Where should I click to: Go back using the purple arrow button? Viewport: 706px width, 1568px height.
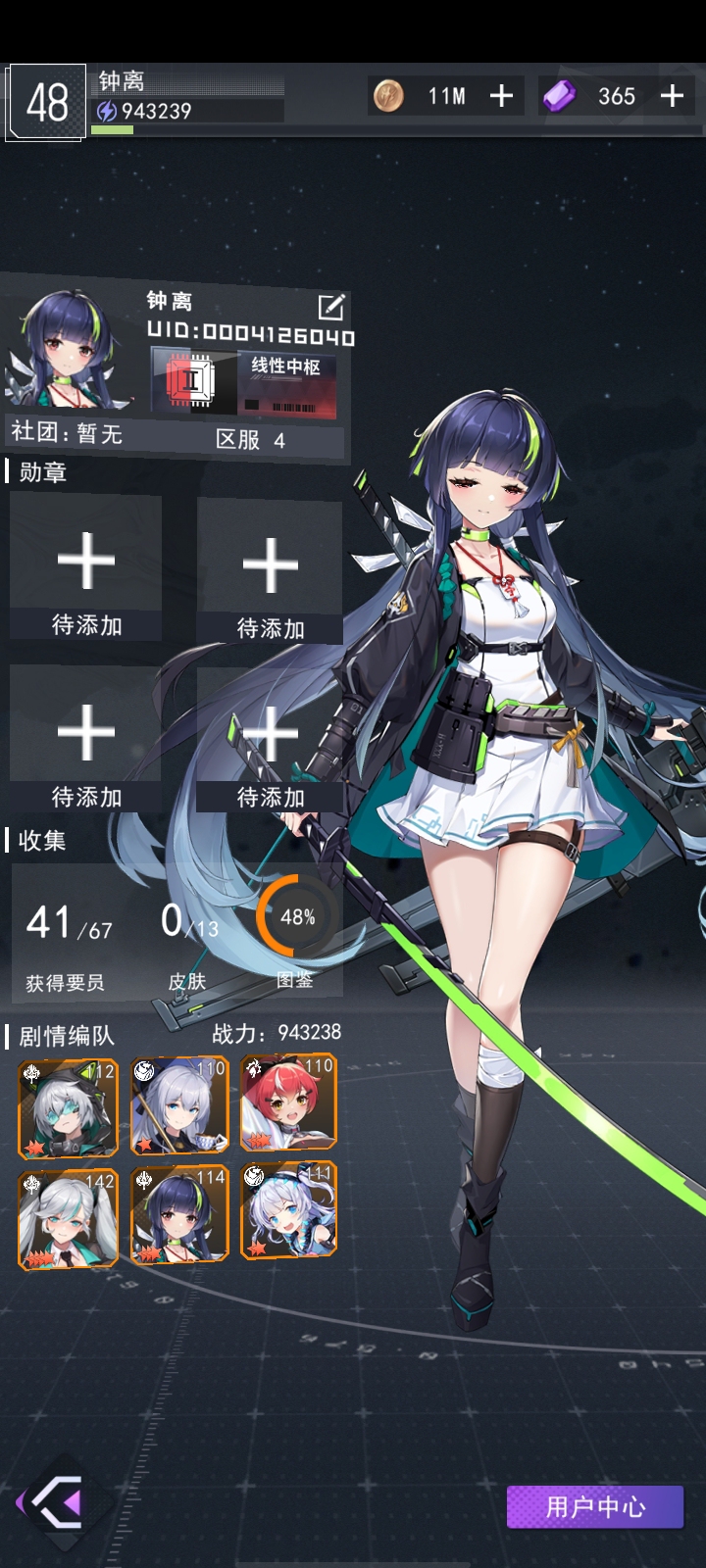point(59,1500)
